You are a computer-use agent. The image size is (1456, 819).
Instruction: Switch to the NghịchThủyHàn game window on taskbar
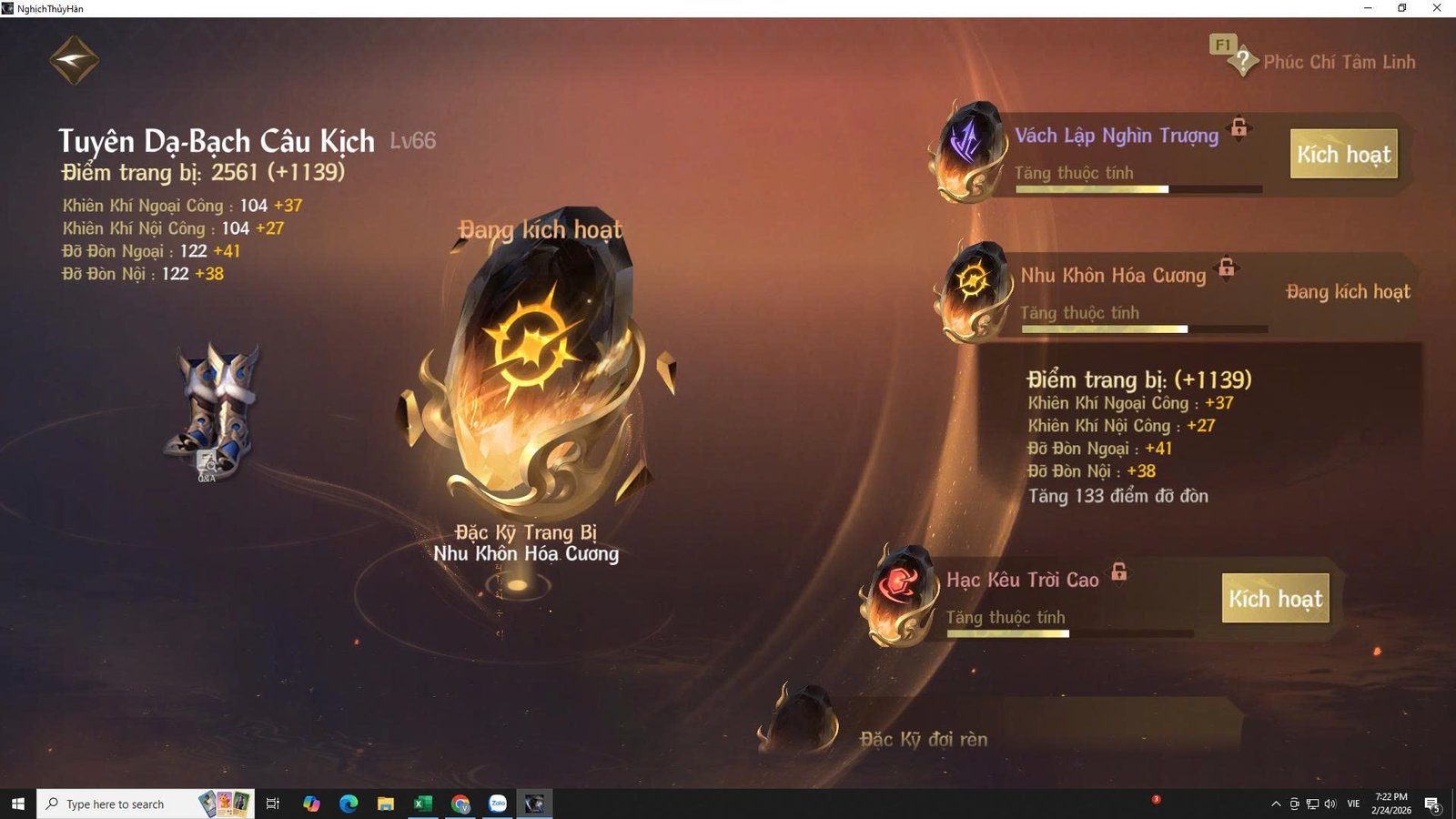pos(534,804)
